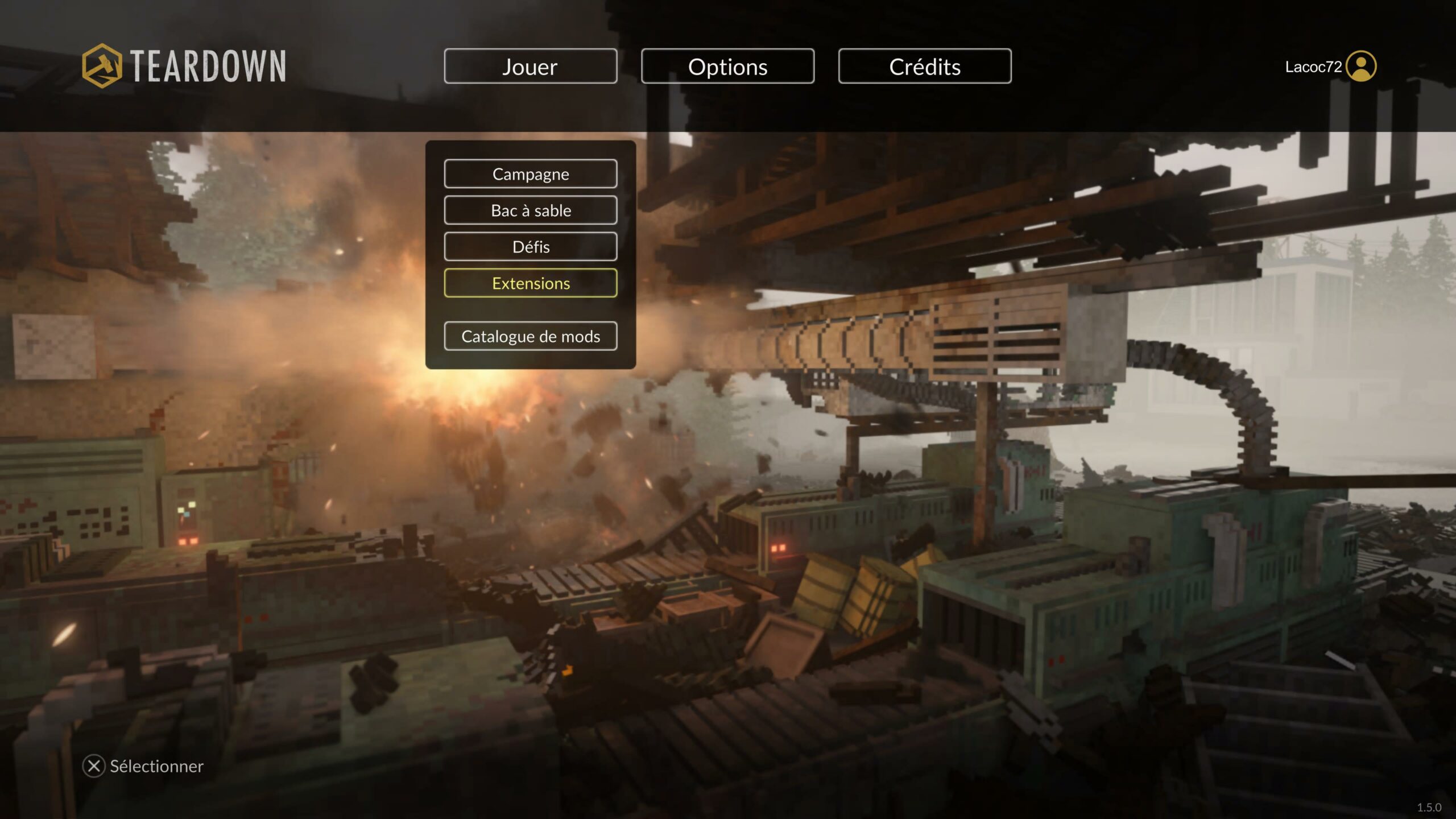Open the Options menu

tap(727, 67)
